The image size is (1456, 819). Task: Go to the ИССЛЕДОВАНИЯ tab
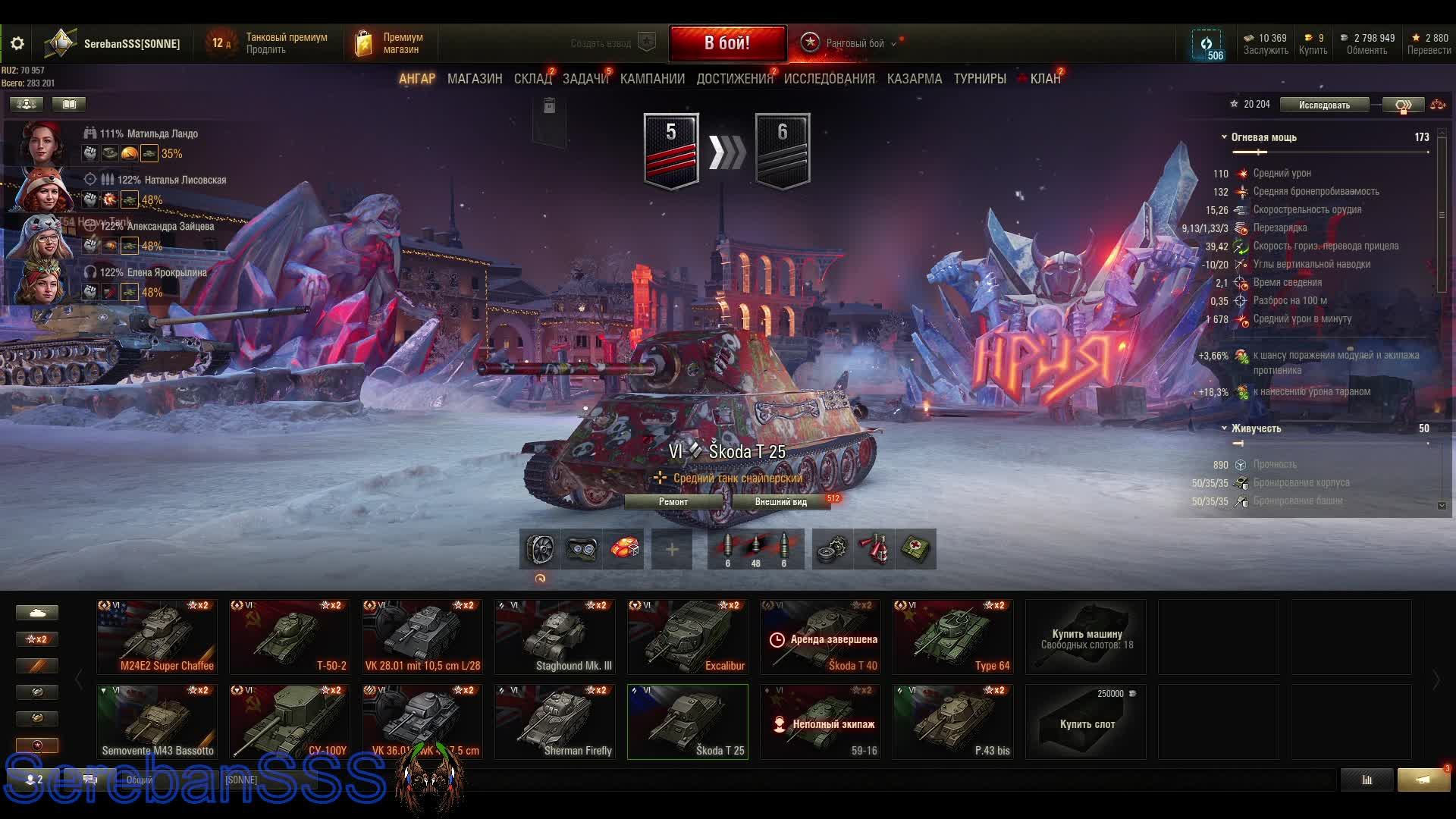829,79
